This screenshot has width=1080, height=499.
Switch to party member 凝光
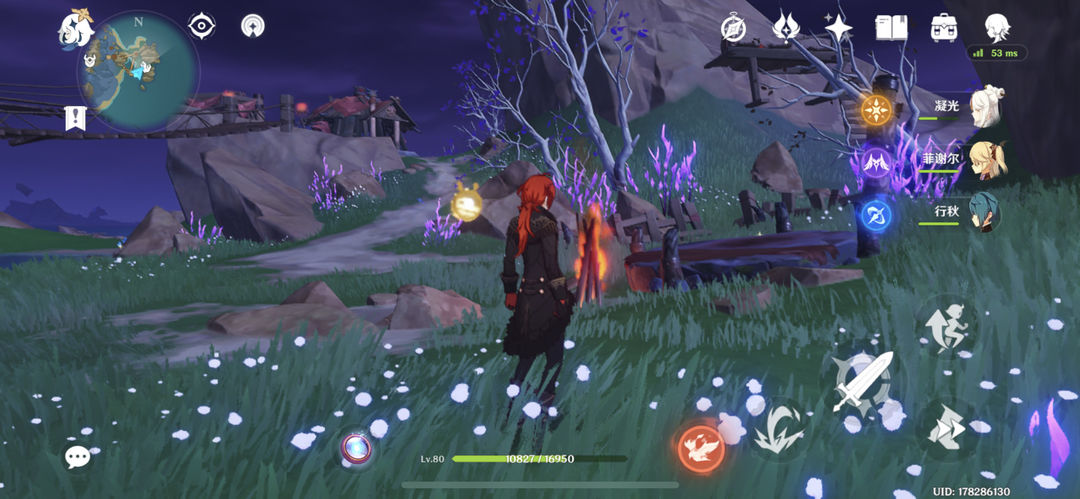[x=983, y=104]
